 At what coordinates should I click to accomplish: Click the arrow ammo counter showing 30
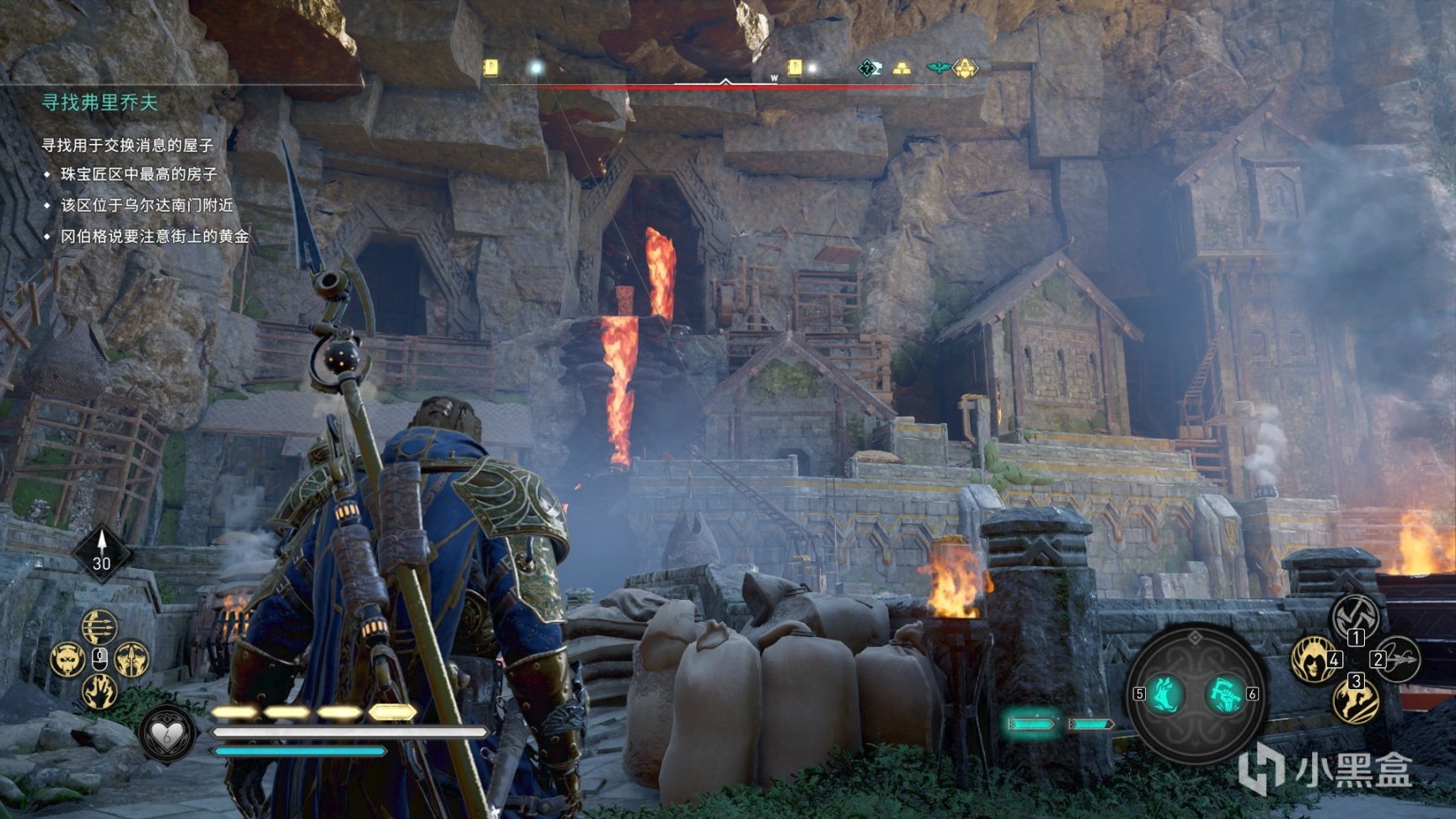102,554
